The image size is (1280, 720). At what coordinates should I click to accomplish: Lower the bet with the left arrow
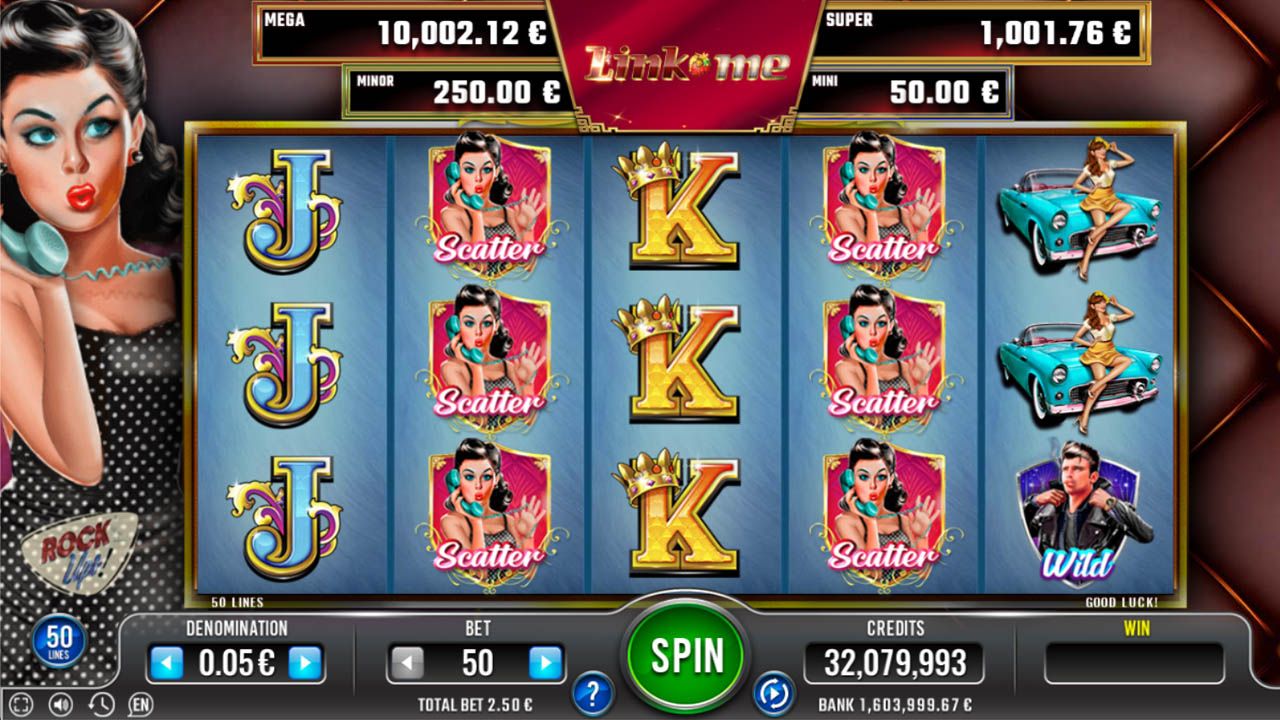[407, 663]
